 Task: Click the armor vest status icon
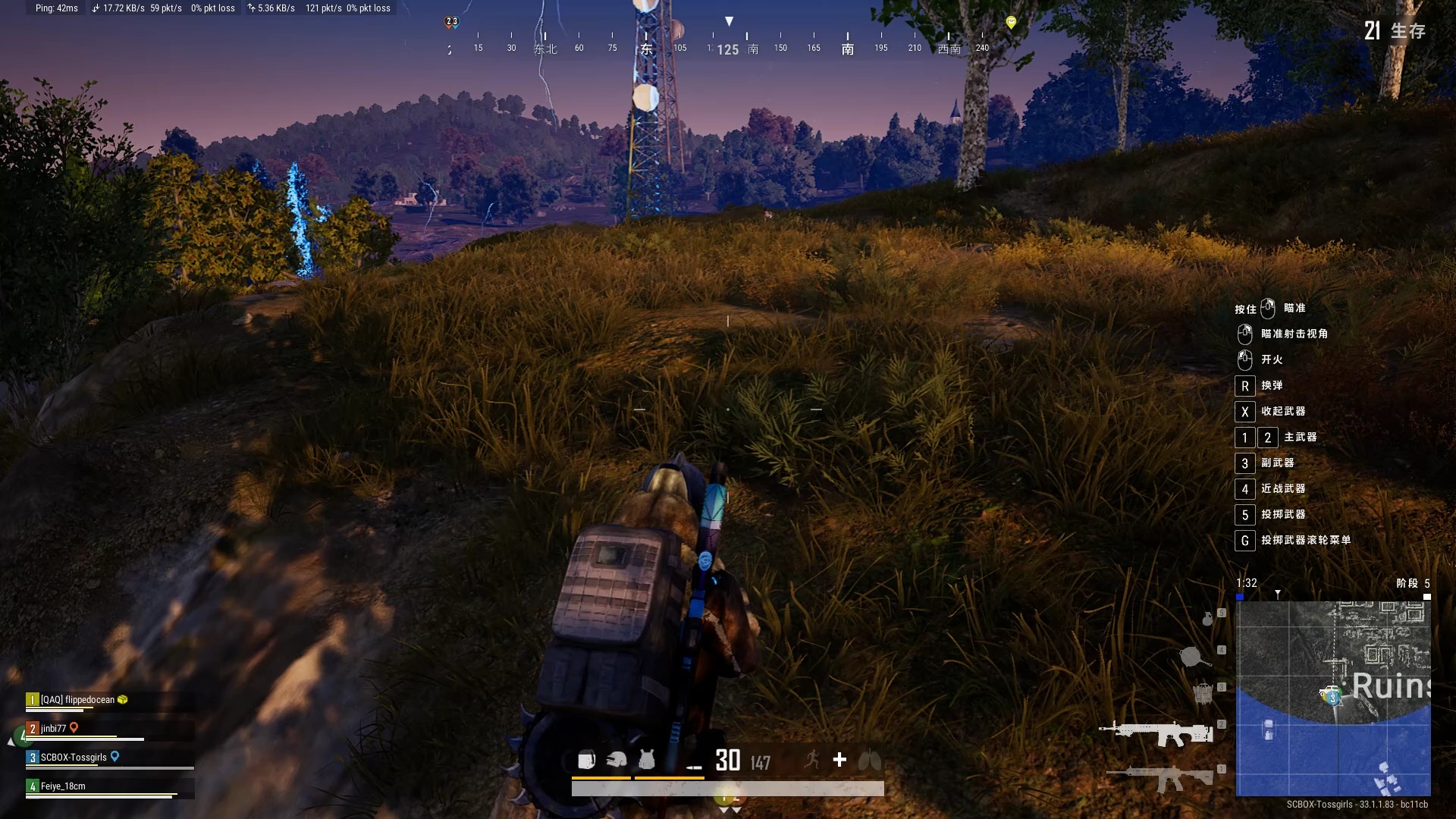[x=647, y=760]
